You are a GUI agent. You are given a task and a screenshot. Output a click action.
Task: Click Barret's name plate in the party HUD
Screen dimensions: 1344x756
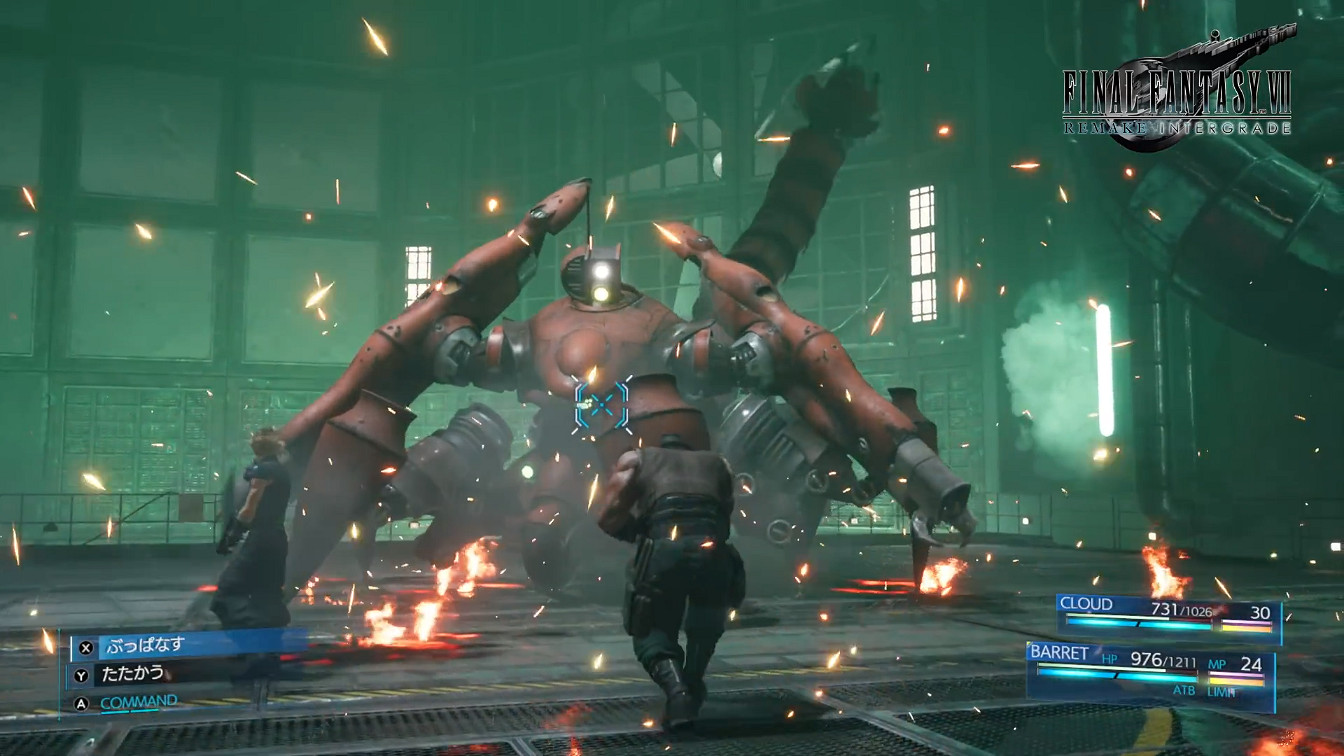1060,652
